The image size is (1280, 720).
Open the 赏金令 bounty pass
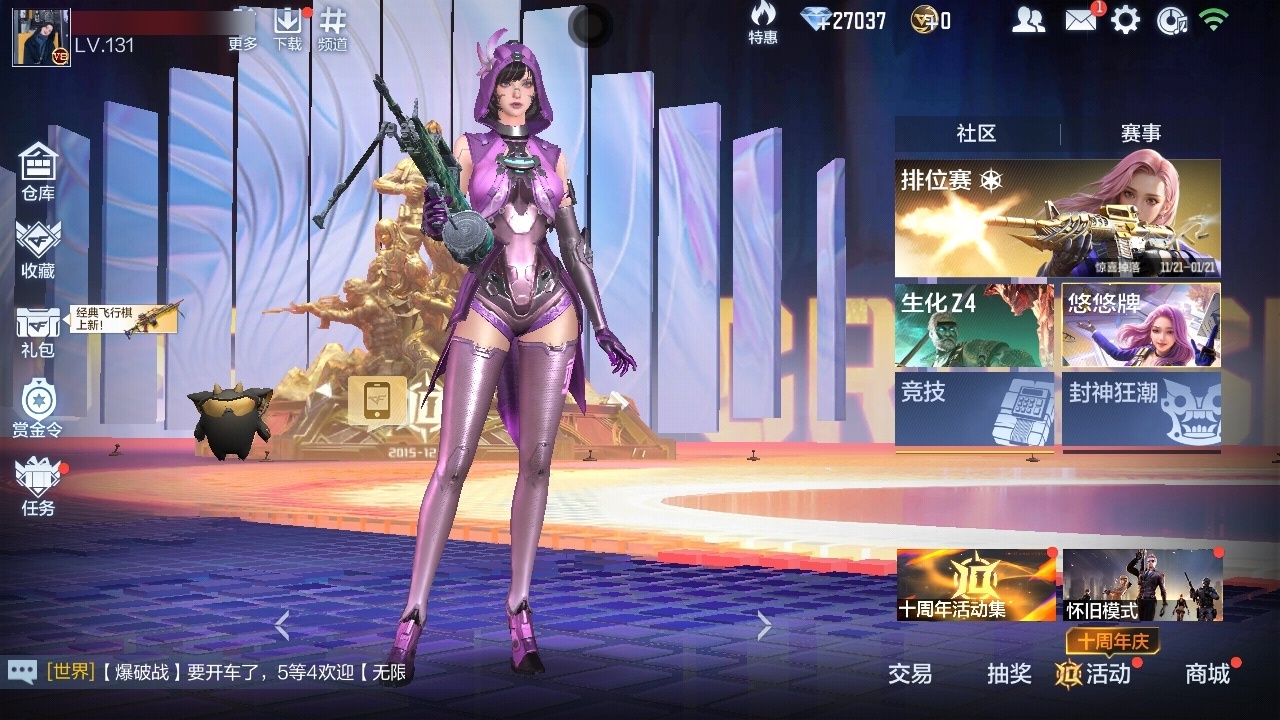click(38, 409)
